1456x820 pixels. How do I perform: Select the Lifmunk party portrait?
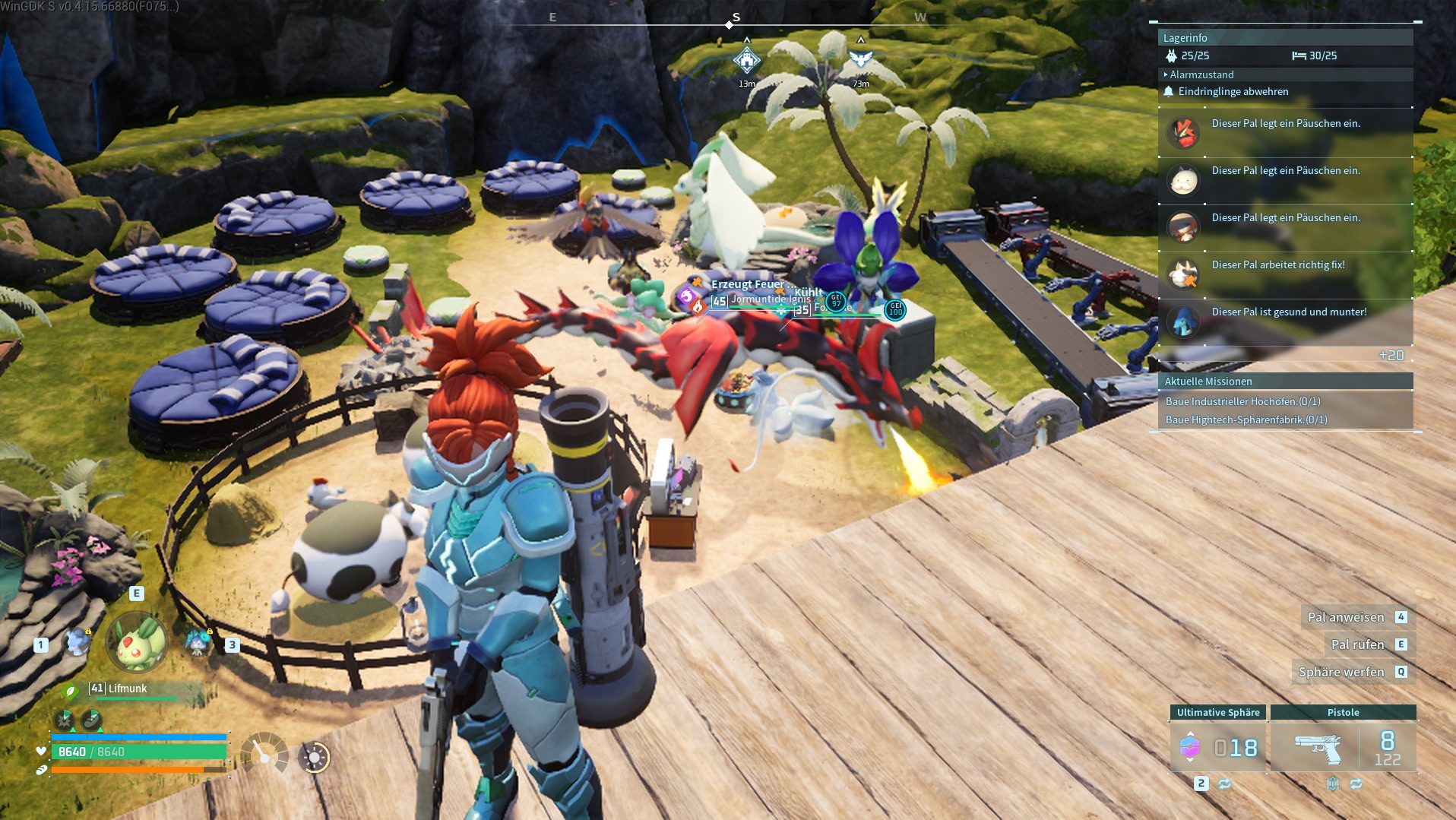pyautogui.click(x=137, y=643)
